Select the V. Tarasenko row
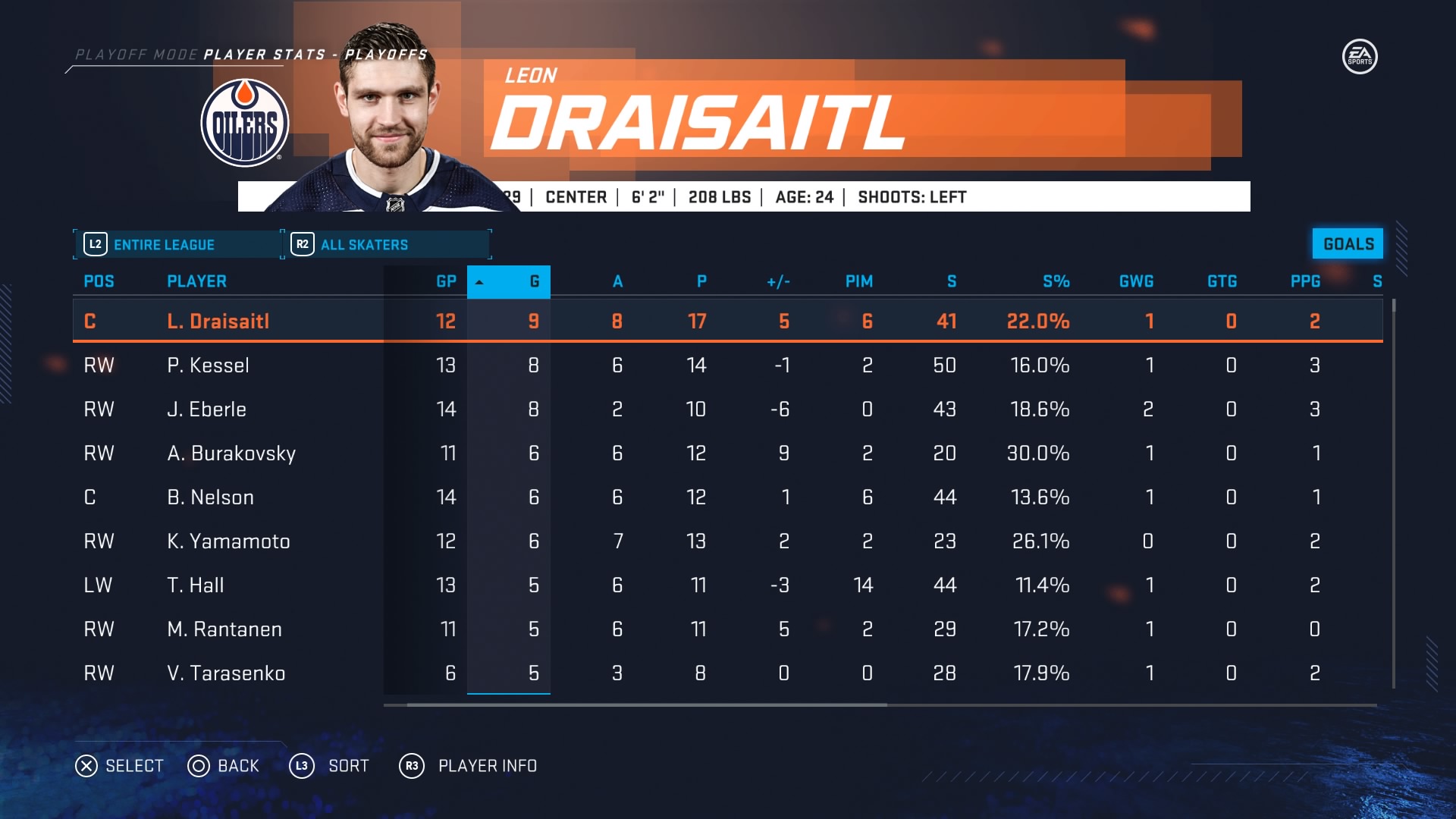The image size is (1456, 819). coord(226,673)
